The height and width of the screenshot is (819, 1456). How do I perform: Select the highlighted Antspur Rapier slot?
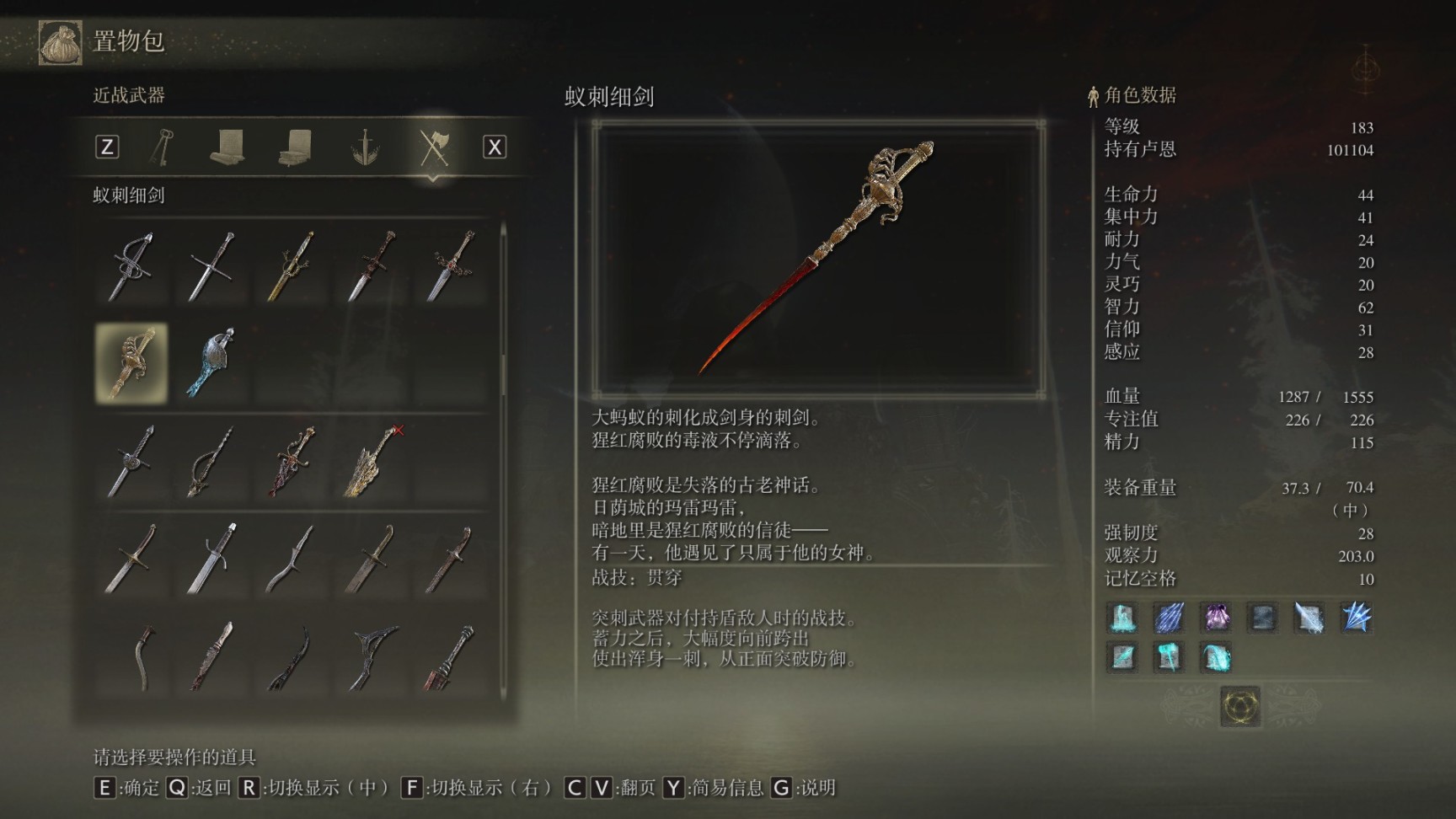click(x=131, y=363)
